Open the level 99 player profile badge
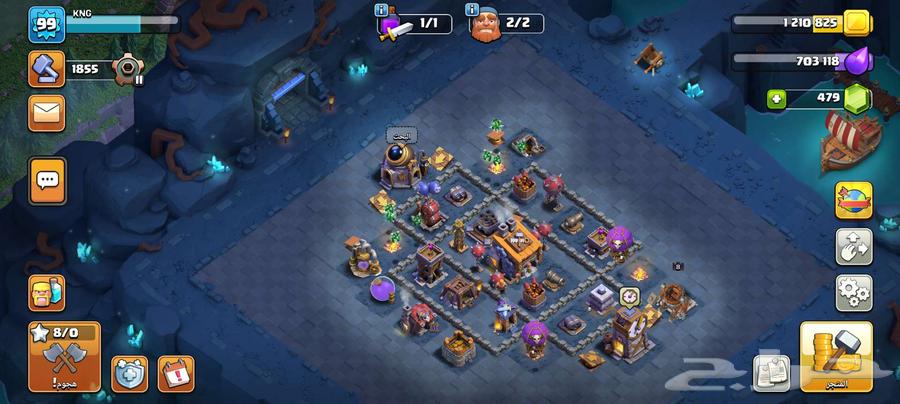This screenshot has height=404, width=900. pyautogui.click(x=47, y=25)
